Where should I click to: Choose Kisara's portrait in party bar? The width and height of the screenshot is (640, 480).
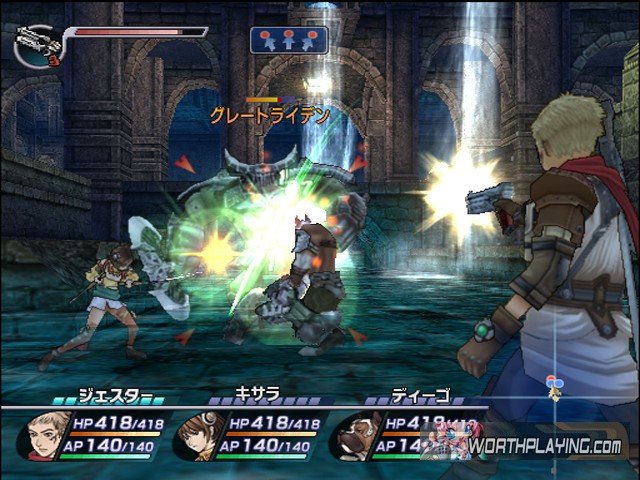[x=199, y=435]
